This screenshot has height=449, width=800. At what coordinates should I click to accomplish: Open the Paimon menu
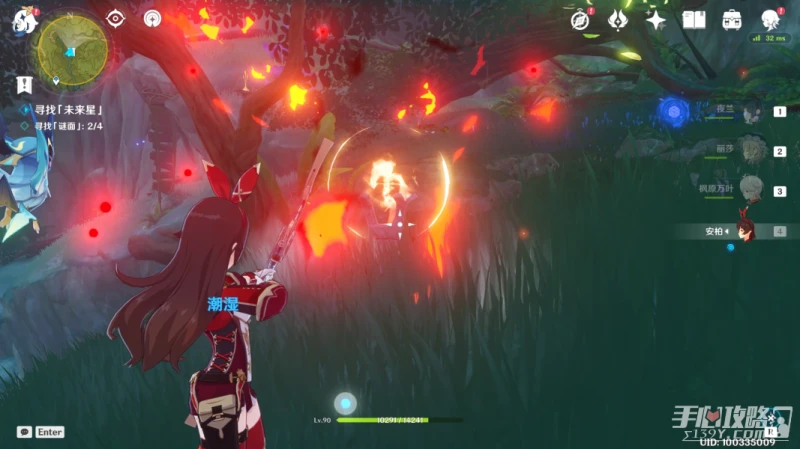(x=24, y=21)
